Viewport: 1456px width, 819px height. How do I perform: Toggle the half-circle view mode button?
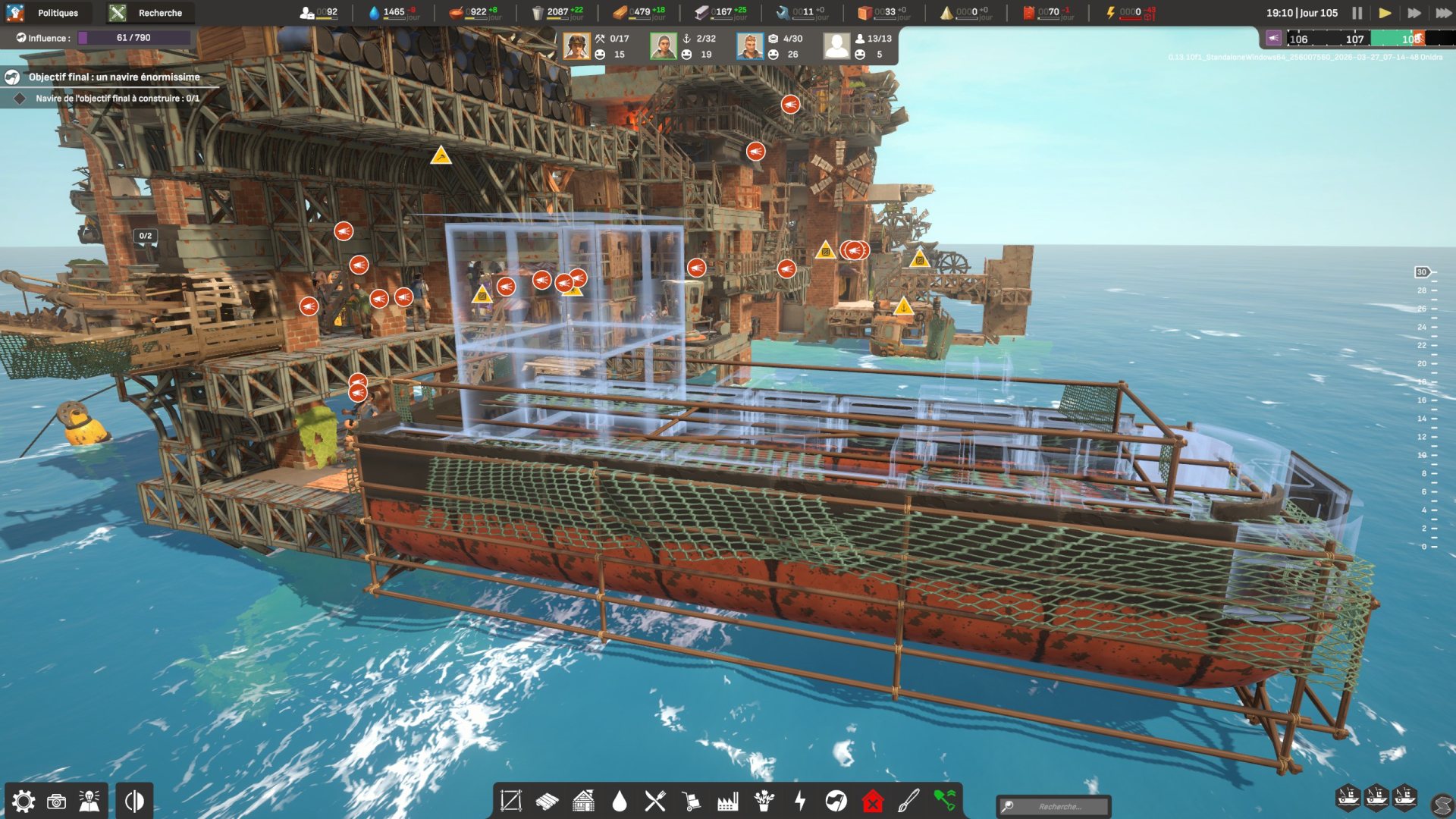click(134, 801)
